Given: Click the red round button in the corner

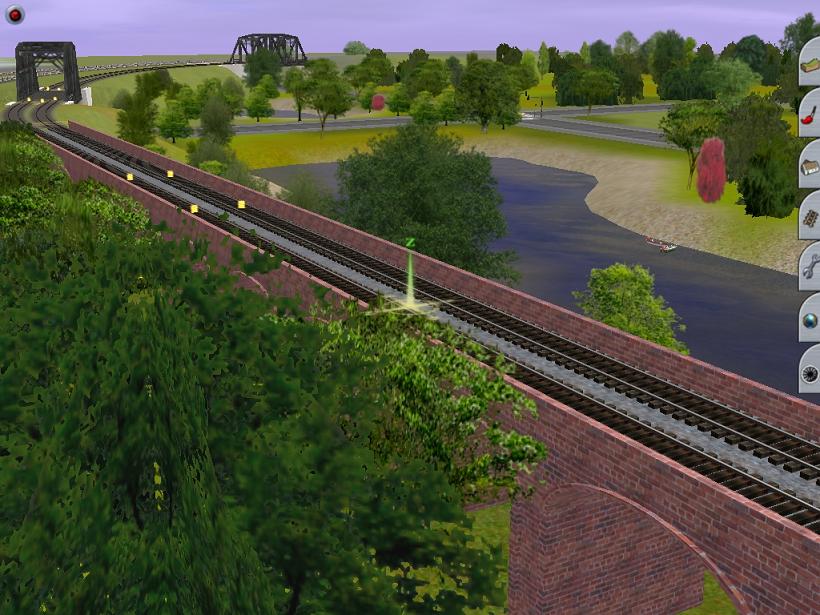Looking at the screenshot, I should (14, 14).
